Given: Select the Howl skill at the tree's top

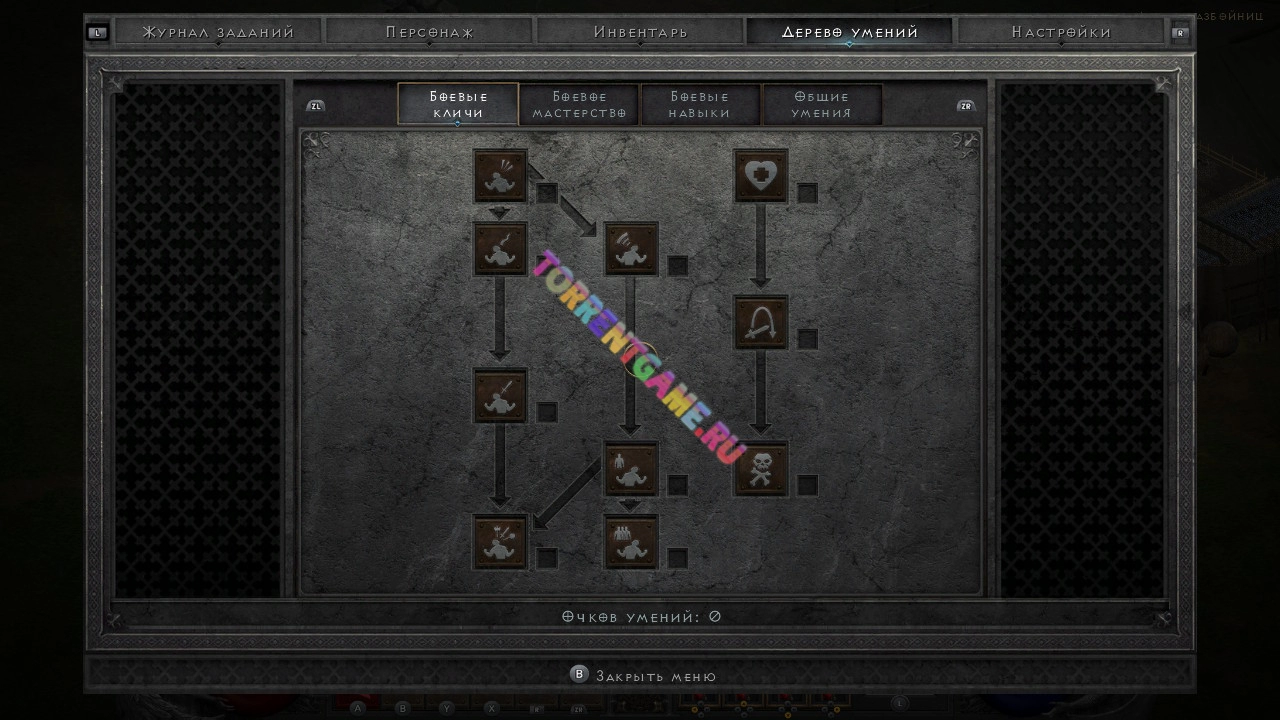Looking at the screenshot, I should tap(500, 176).
